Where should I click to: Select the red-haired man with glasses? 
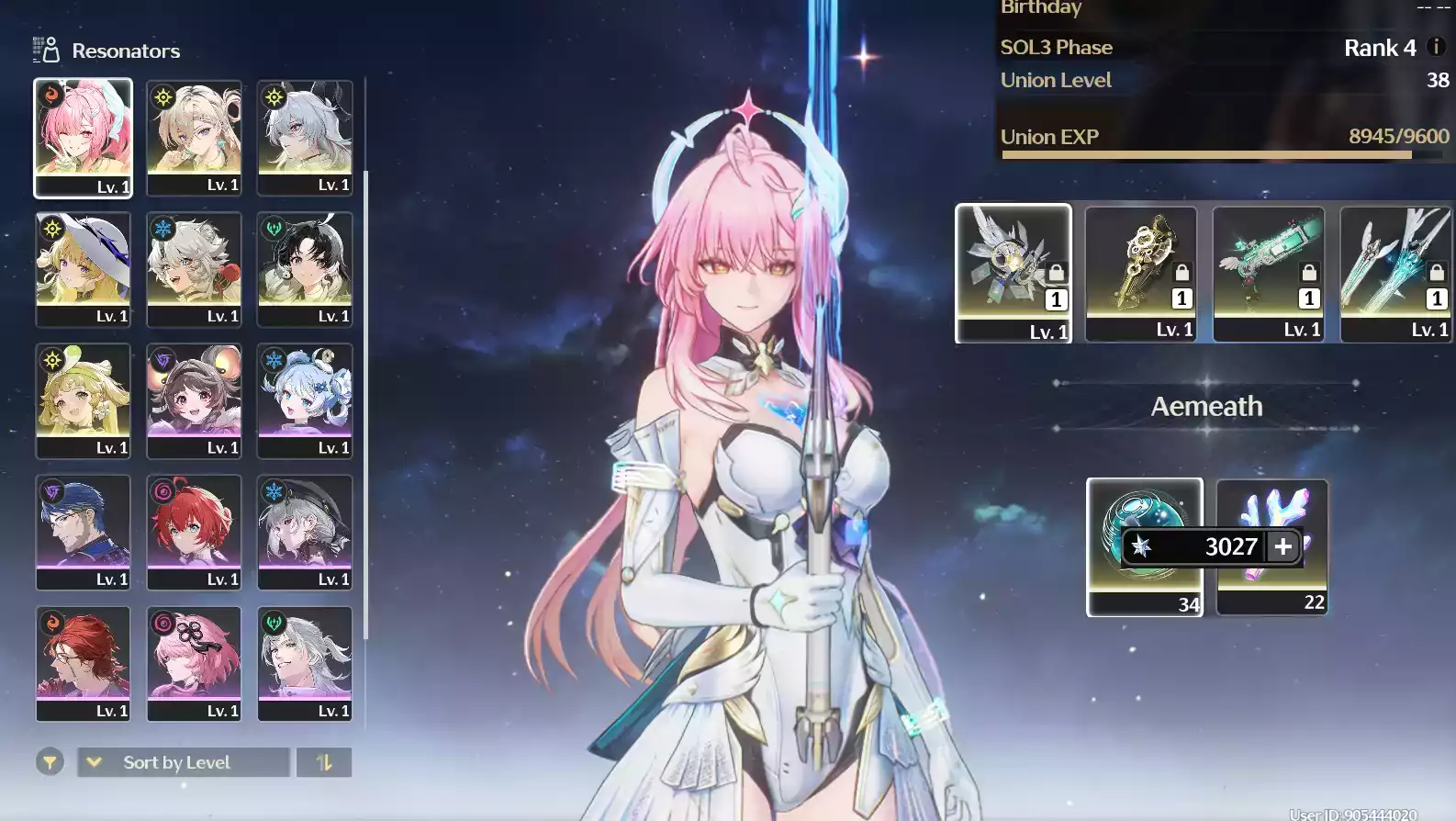(83, 663)
